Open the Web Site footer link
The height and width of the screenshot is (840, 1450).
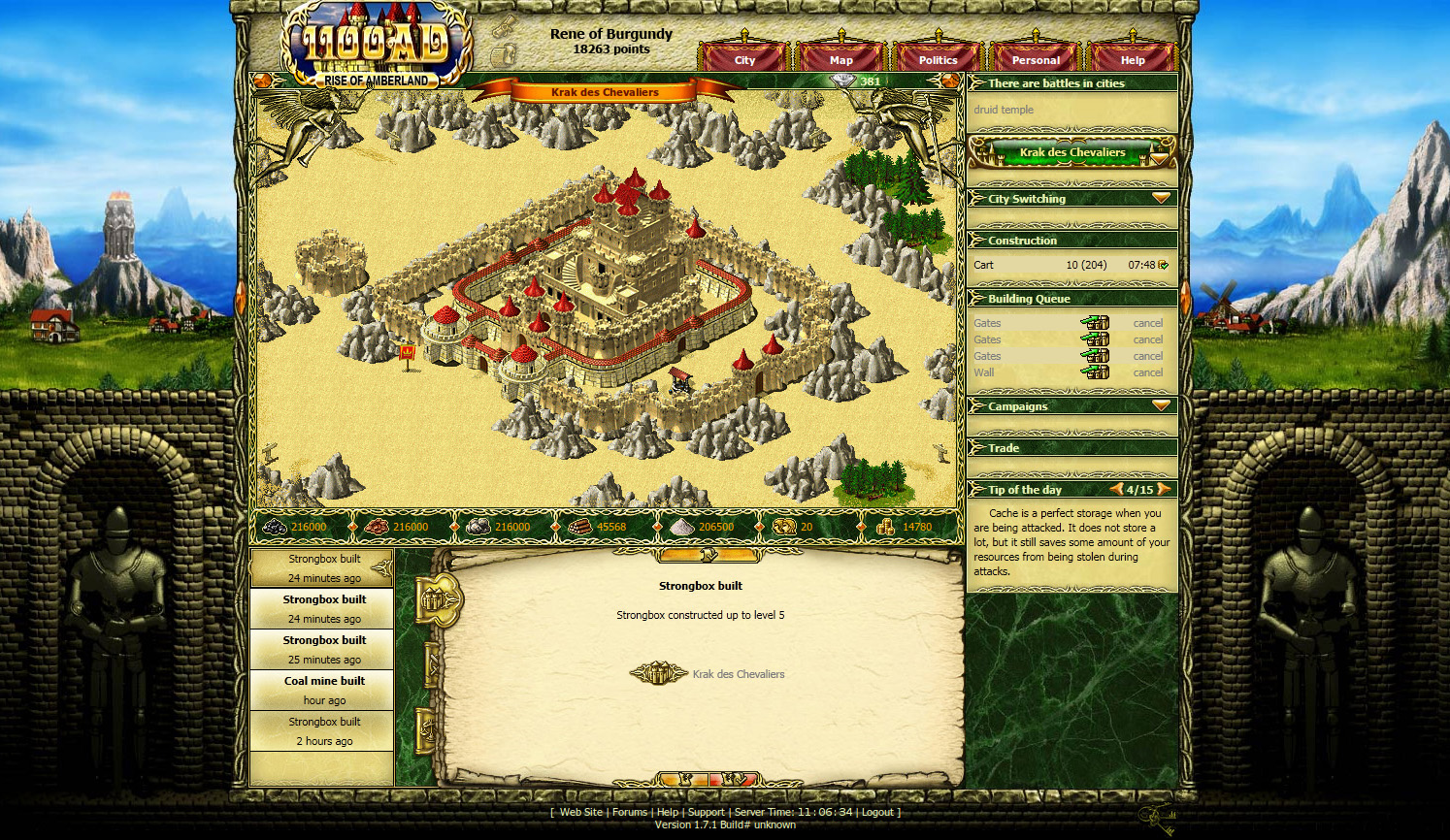coord(581,812)
